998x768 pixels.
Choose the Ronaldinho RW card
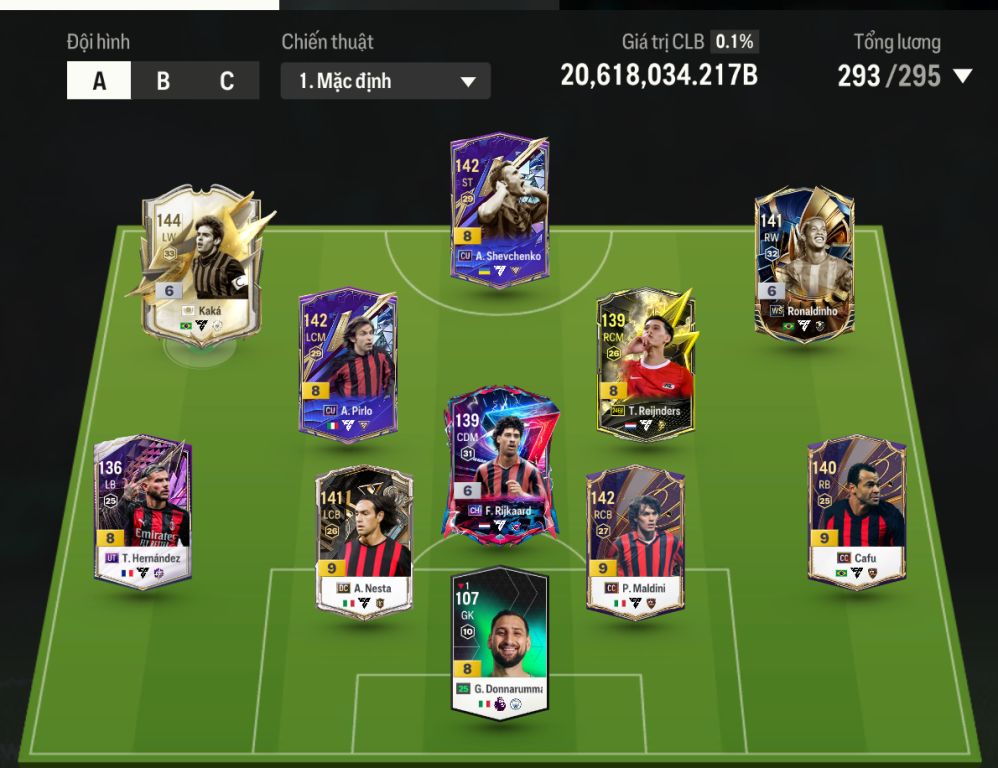pos(804,264)
